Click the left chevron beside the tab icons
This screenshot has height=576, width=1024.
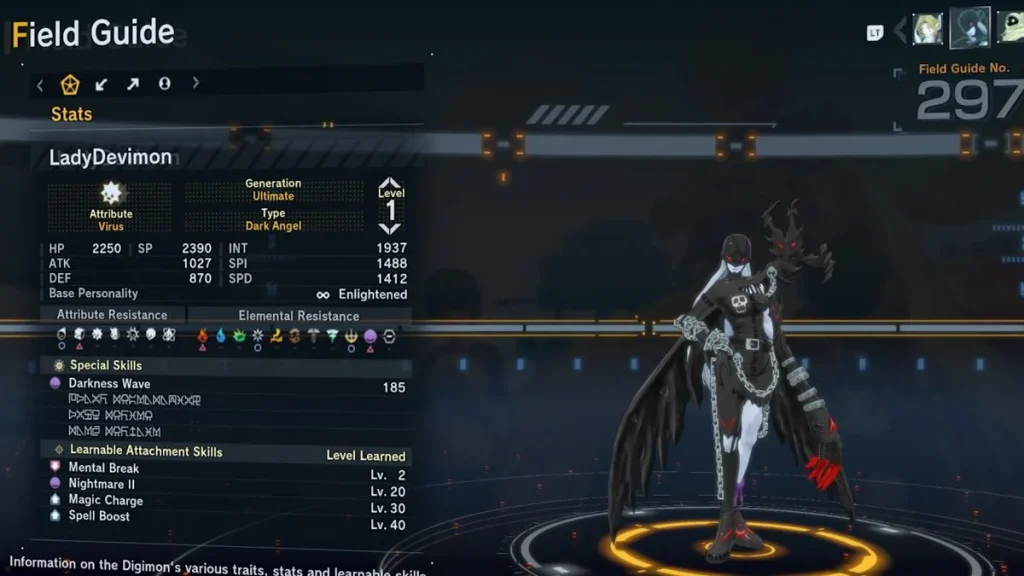pos(40,84)
